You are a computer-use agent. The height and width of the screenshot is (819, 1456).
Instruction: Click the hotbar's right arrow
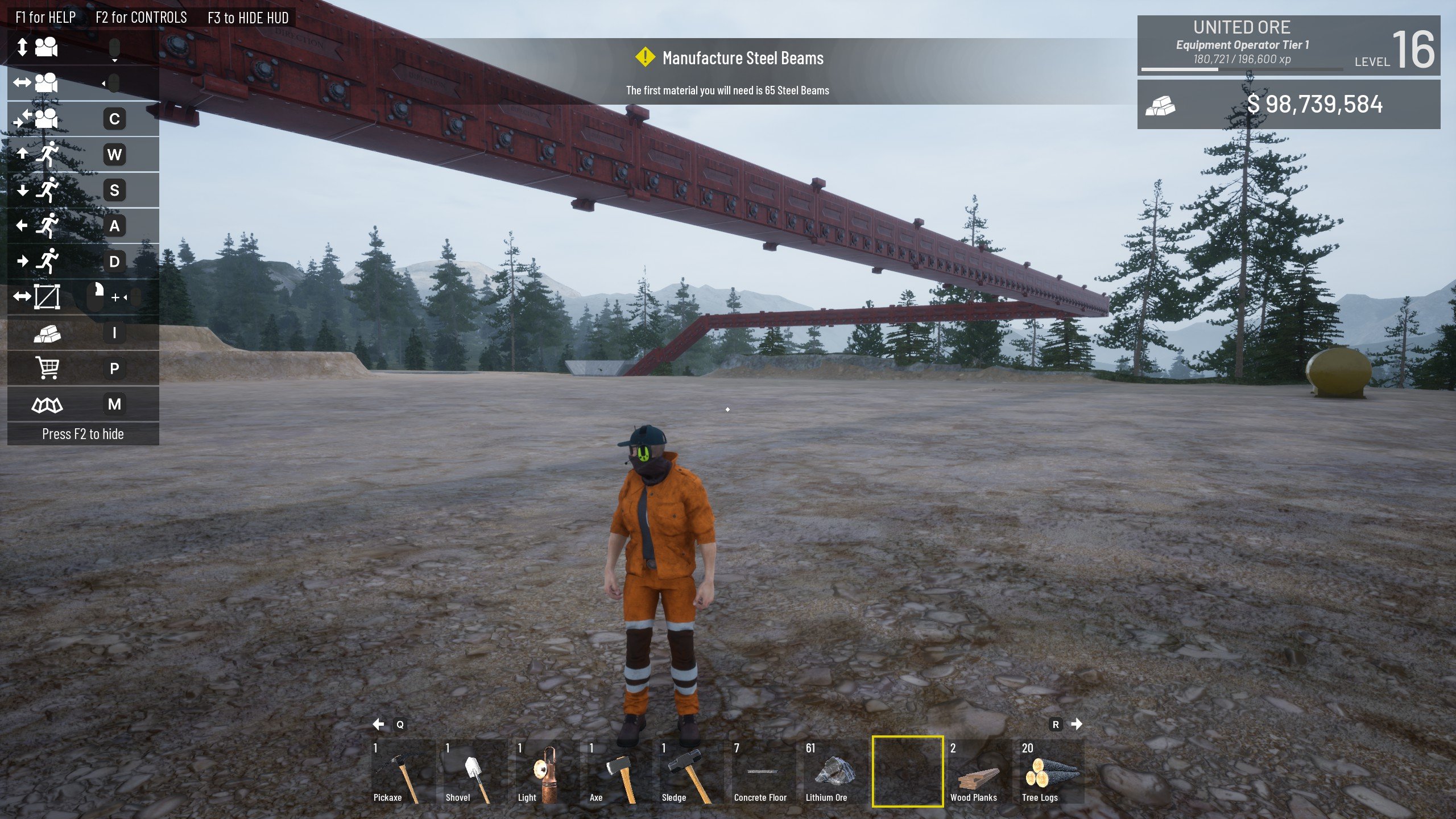(x=1077, y=724)
